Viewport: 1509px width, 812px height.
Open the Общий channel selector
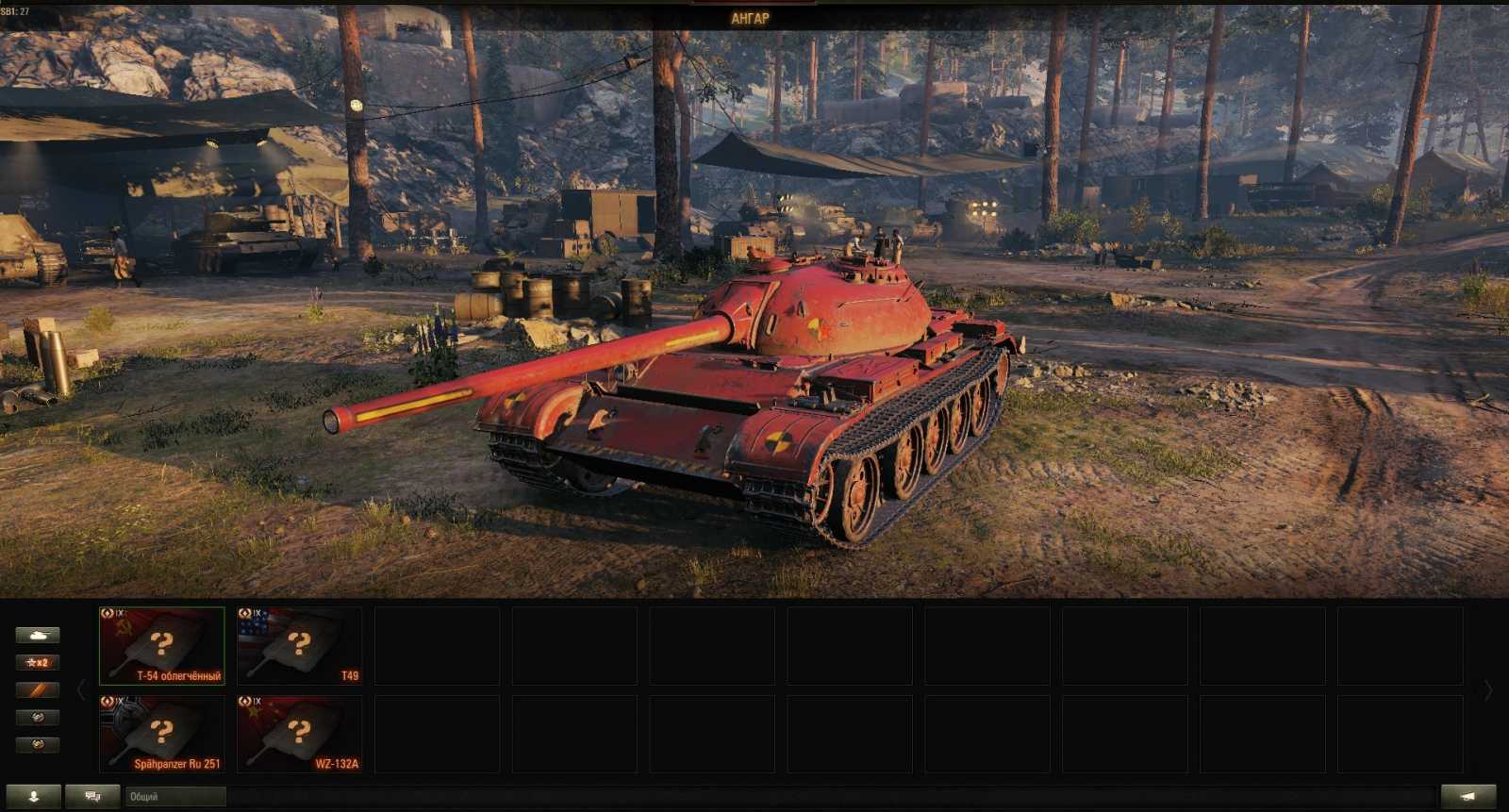tap(174, 795)
